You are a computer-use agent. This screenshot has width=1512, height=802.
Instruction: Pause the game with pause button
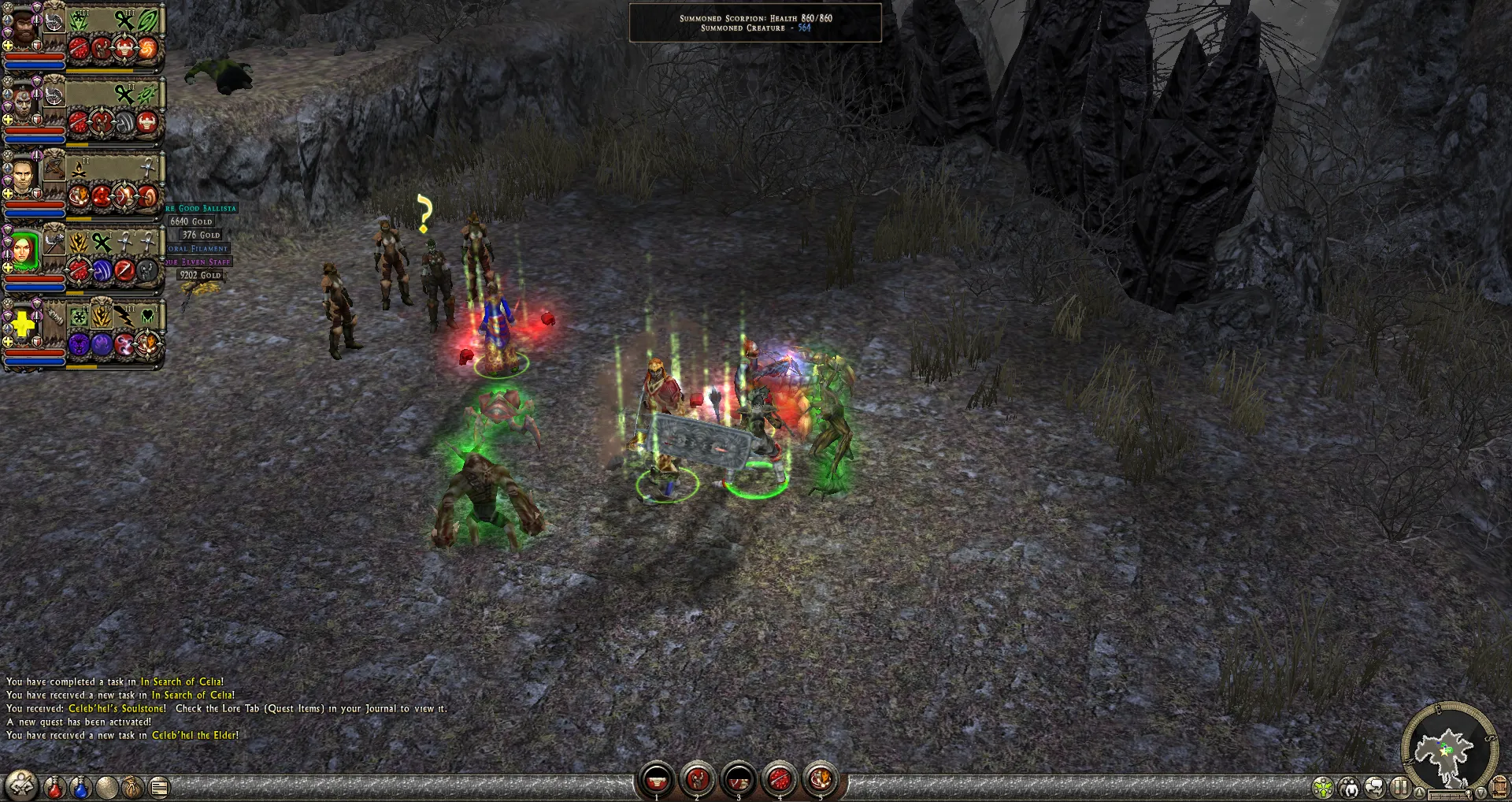[1400, 787]
